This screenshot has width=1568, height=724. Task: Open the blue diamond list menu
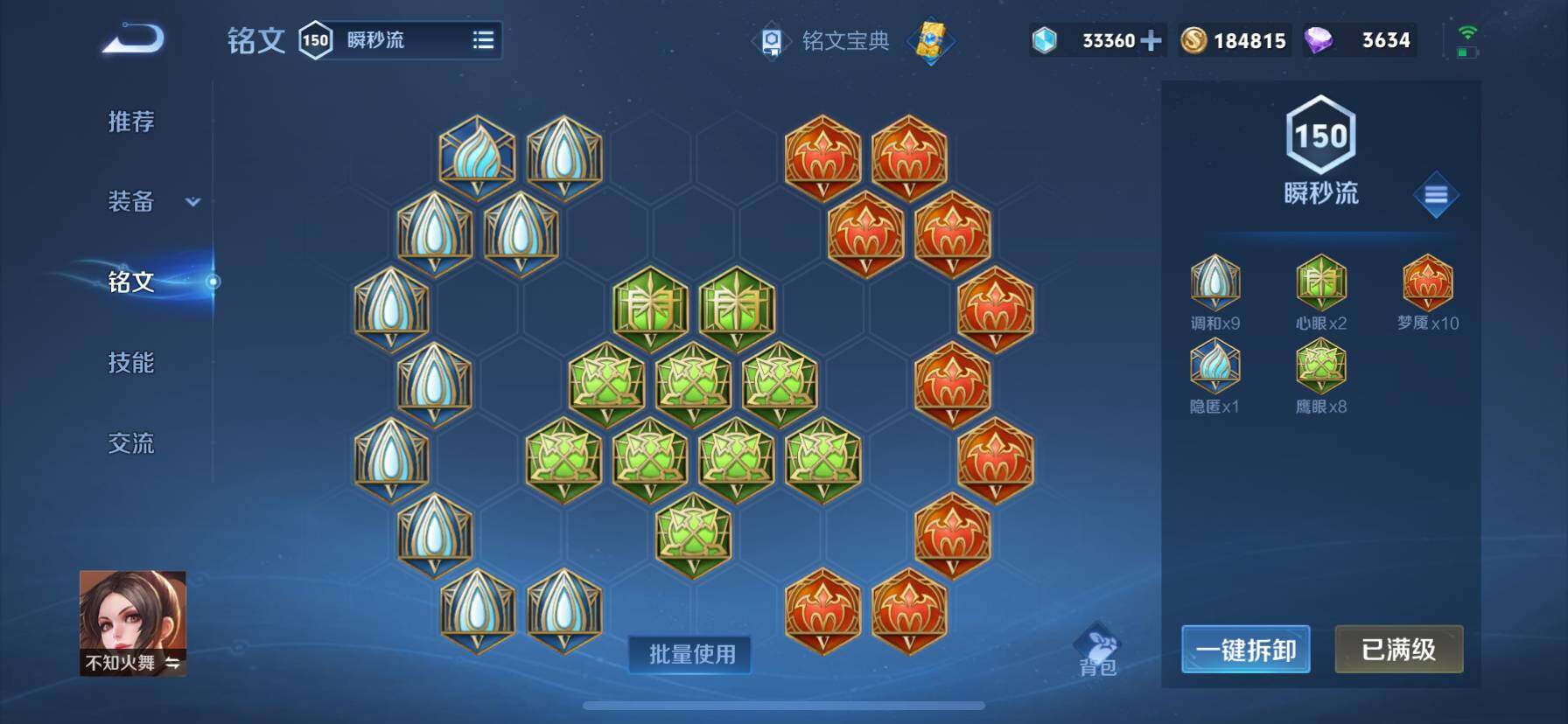point(1436,195)
